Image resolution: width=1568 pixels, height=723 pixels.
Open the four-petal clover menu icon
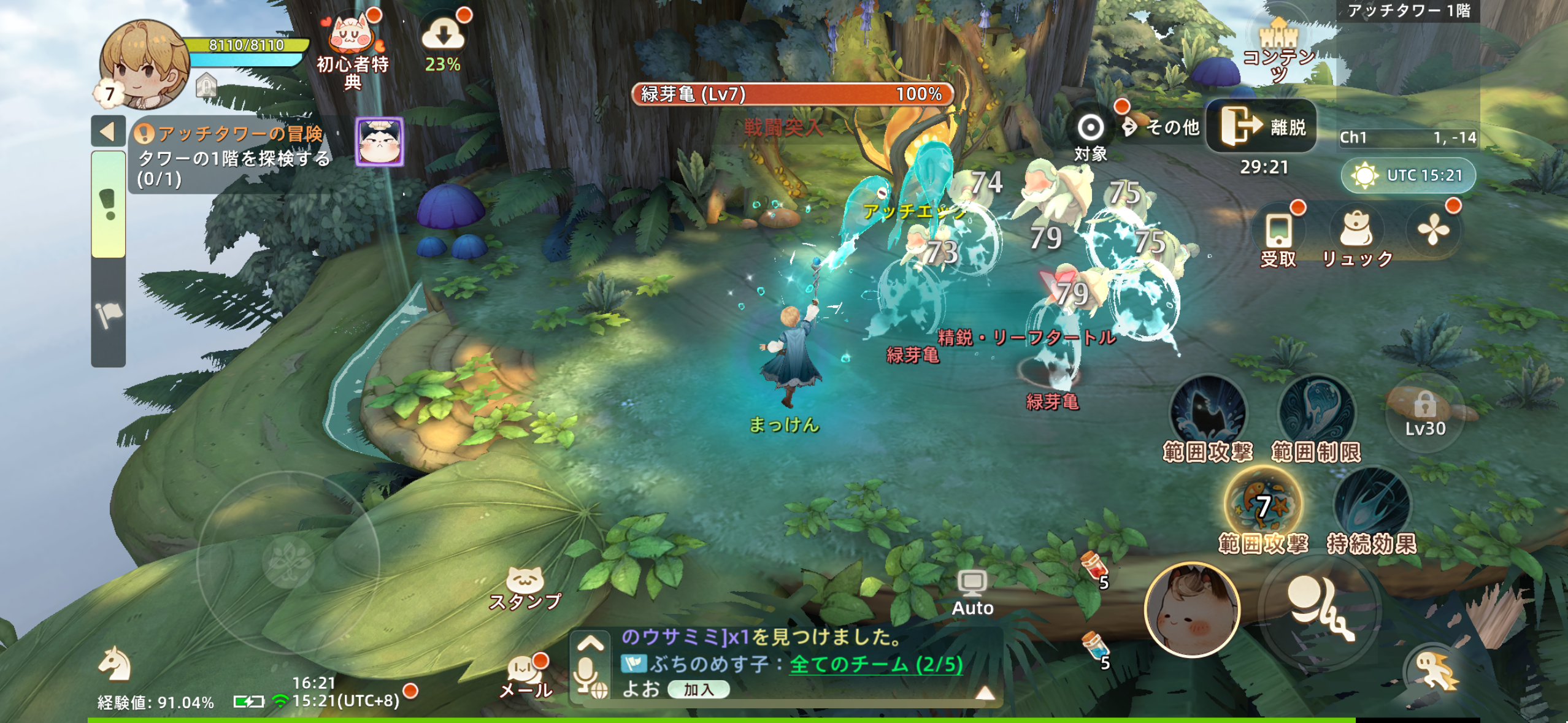(1433, 231)
